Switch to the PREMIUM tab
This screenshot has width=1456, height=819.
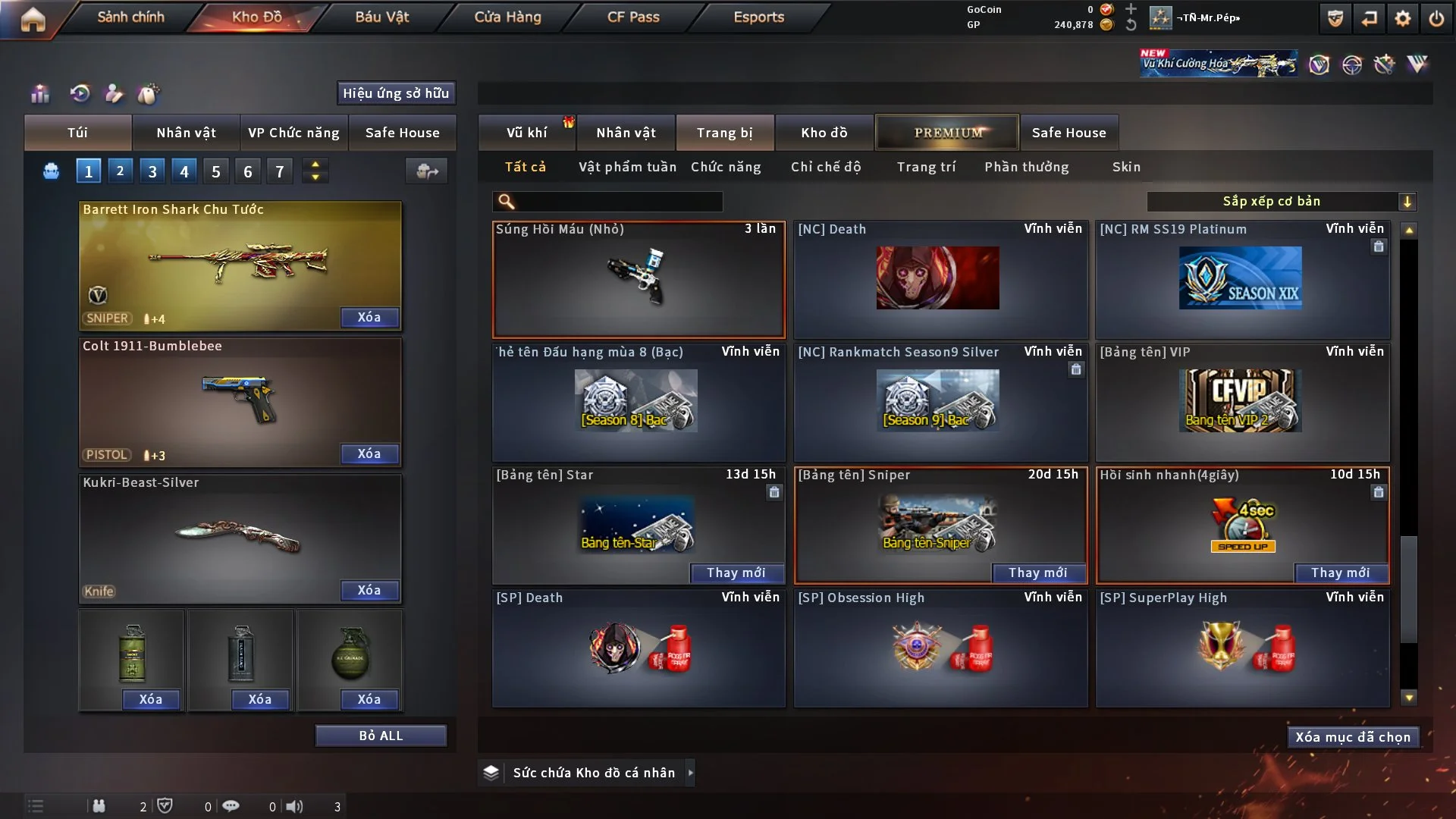tap(948, 133)
